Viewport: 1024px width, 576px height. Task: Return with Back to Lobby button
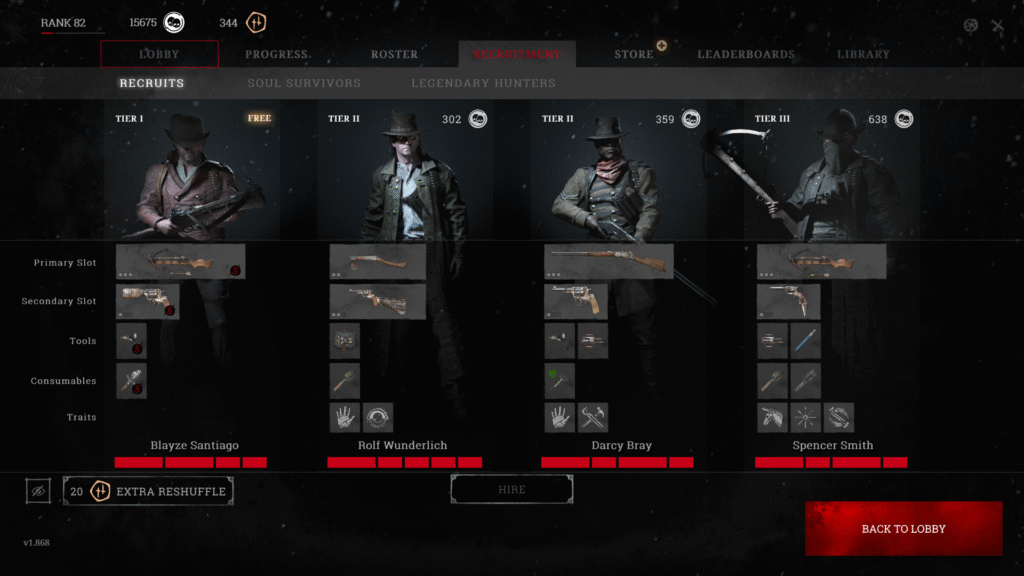click(x=903, y=529)
